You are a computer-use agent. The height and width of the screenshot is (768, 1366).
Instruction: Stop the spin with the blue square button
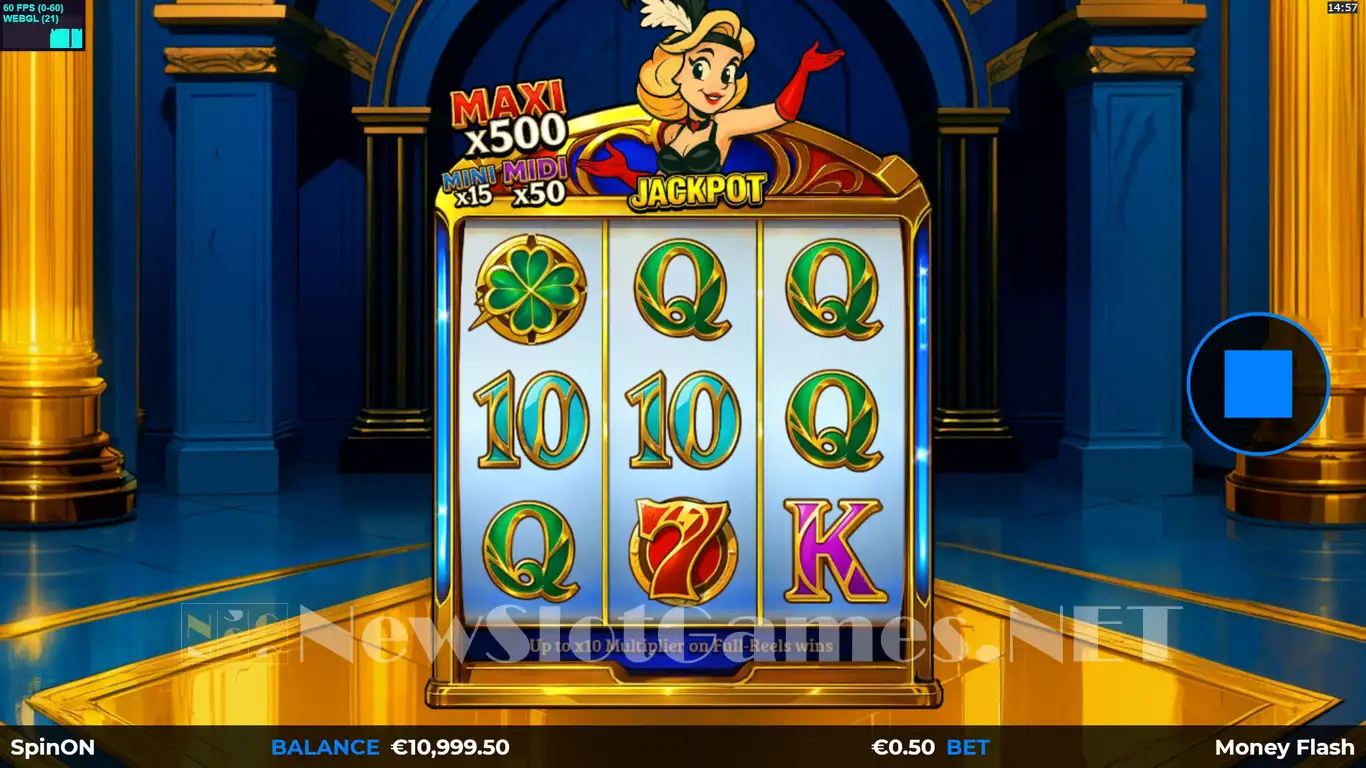pos(1257,384)
